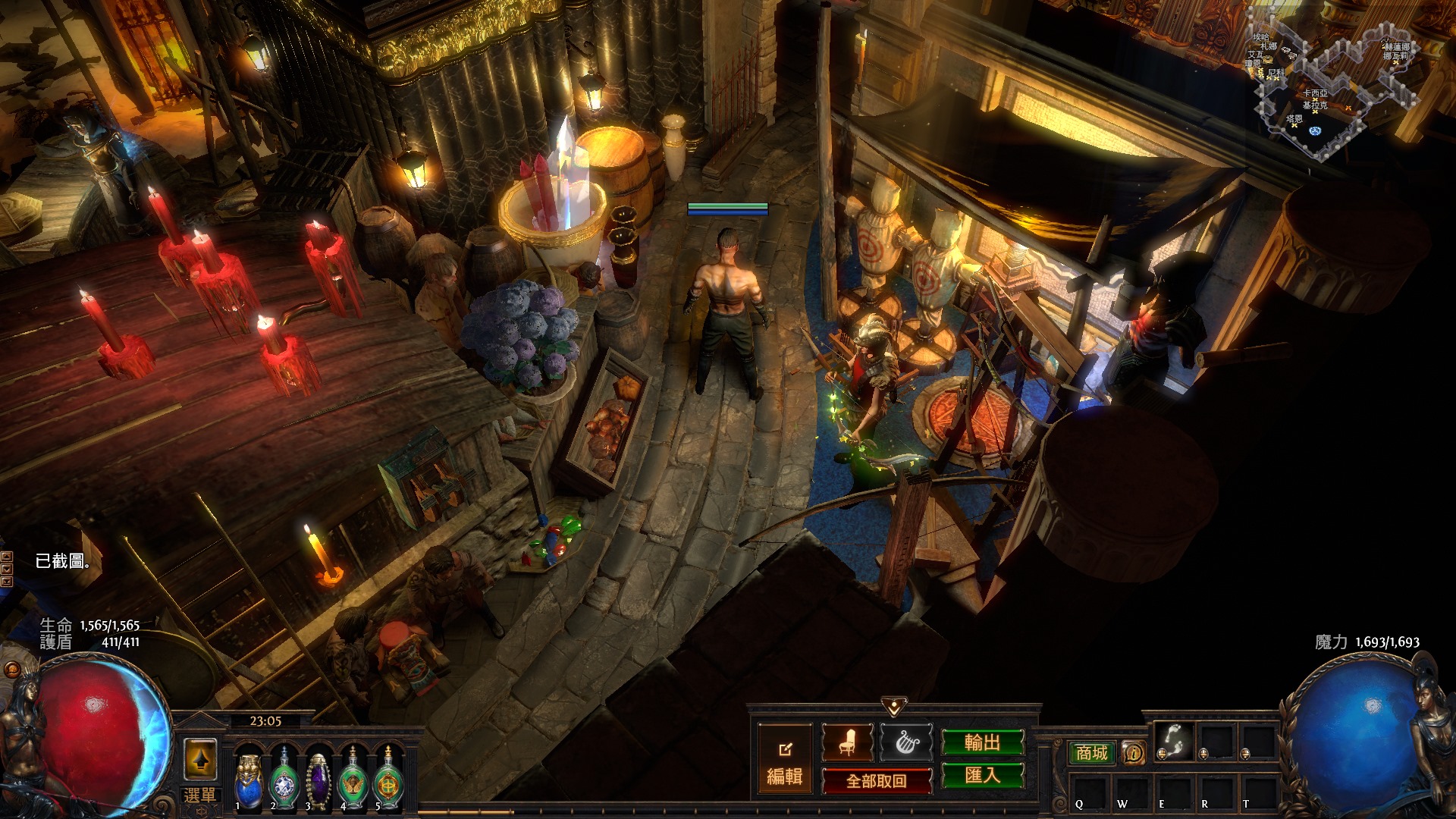The width and height of the screenshot is (1456, 819).
Task: Use the green winged flask in slot 4
Action: (353, 777)
